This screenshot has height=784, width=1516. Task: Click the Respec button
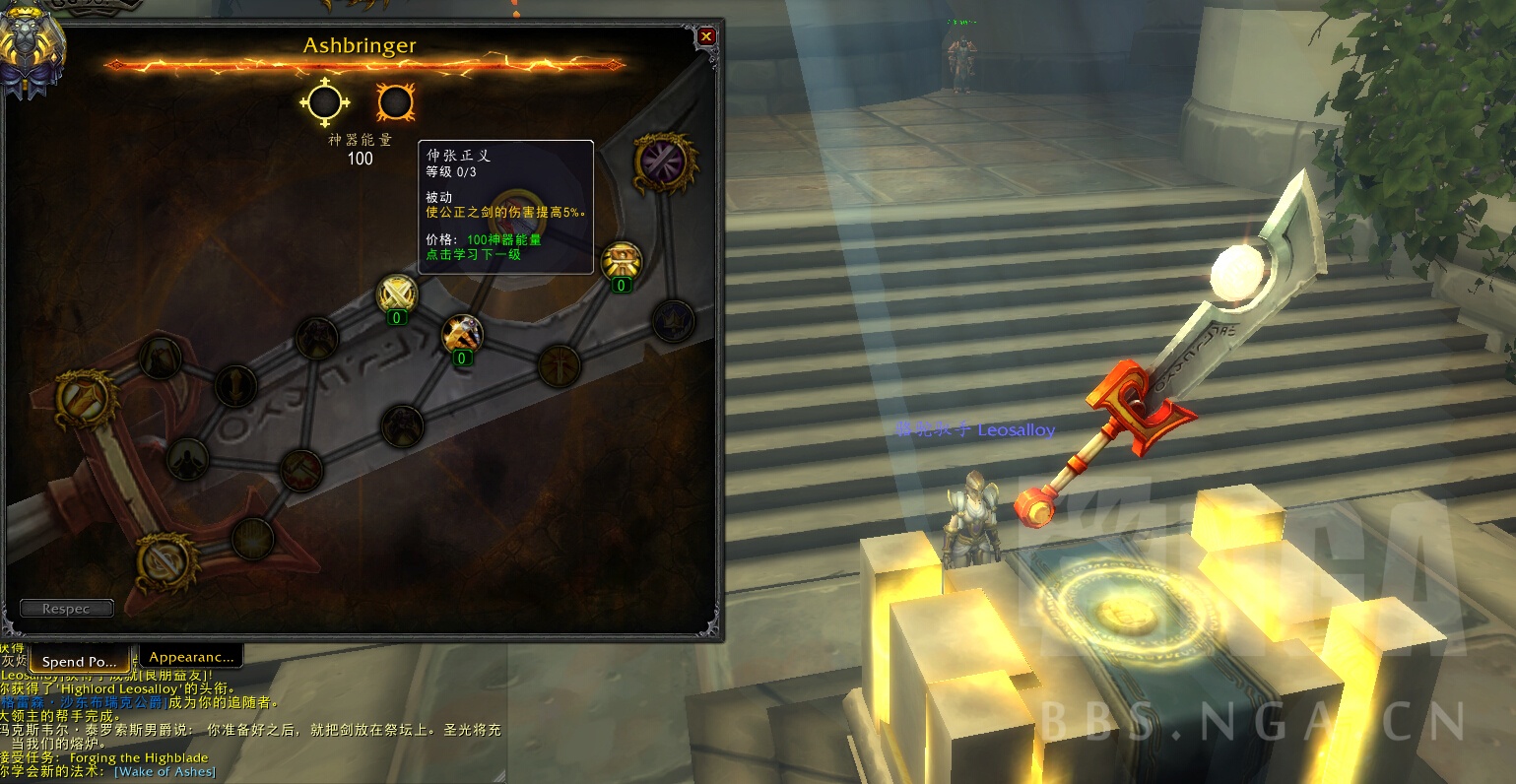pos(66,609)
